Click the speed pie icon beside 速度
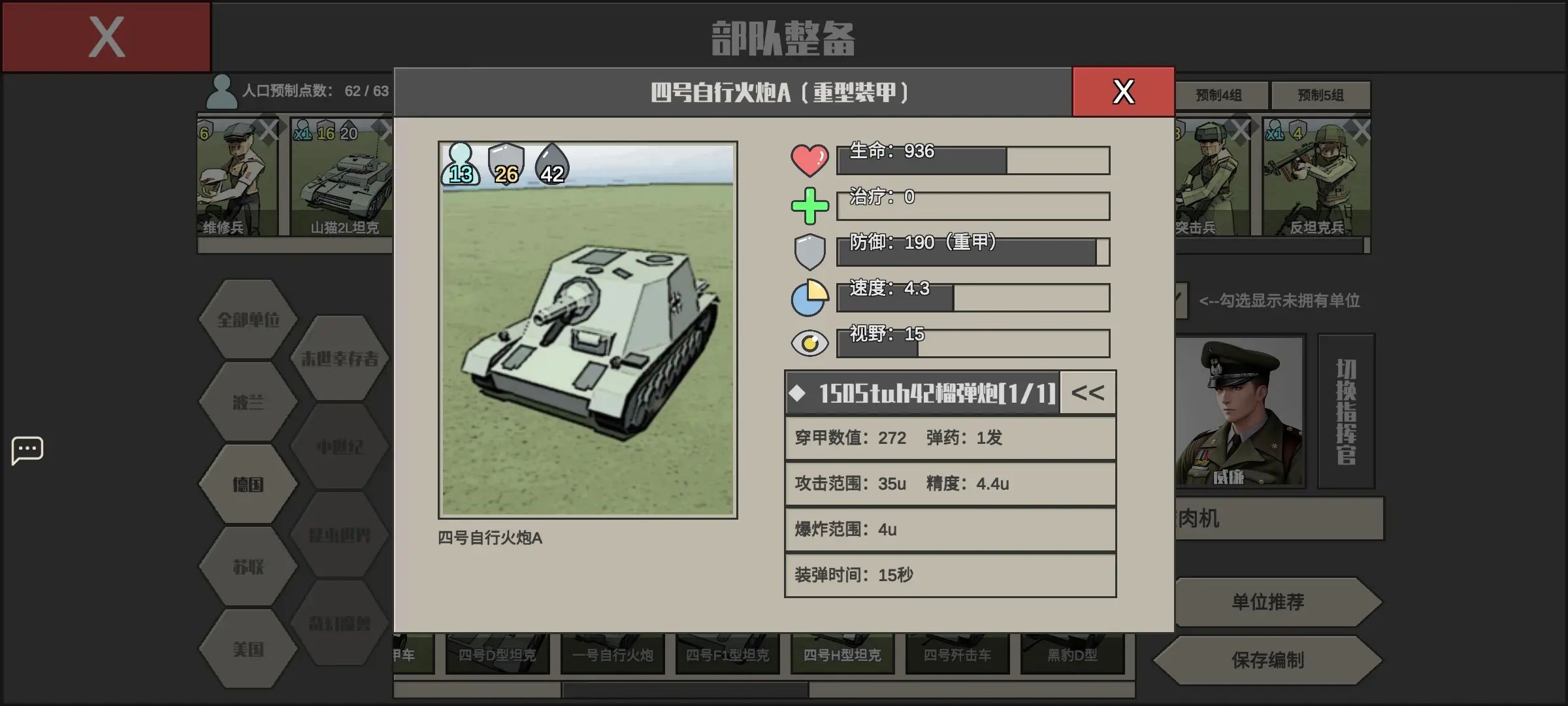This screenshot has width=1568, height=706. pyautogui.click(x=809, y=295)
